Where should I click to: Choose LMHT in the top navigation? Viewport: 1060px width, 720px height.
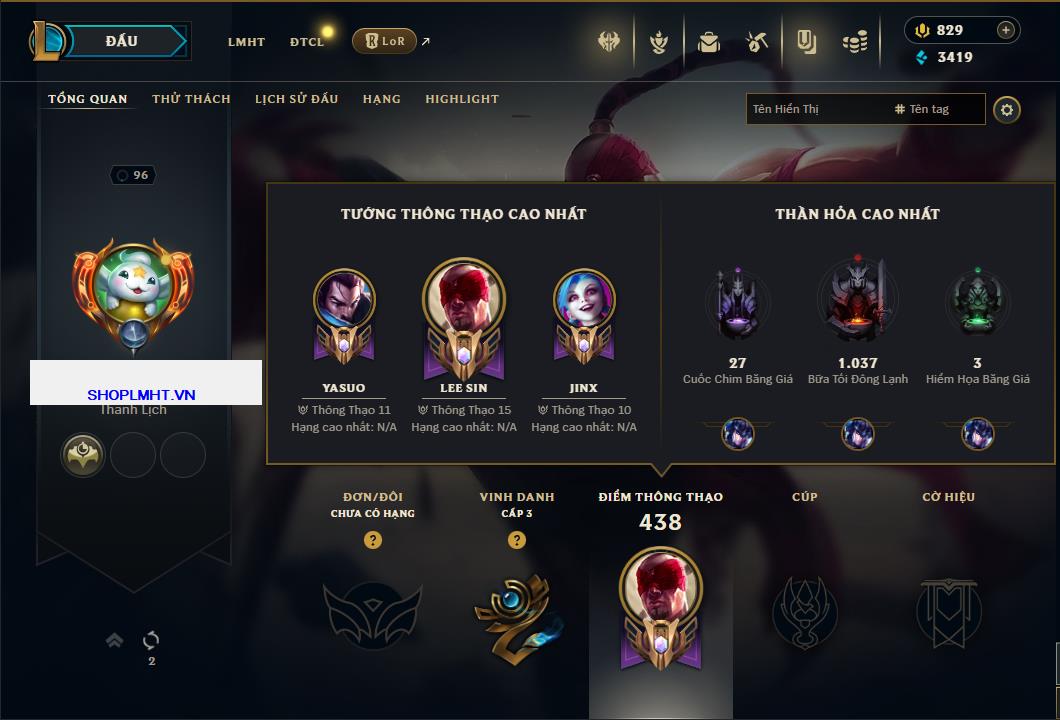[x=246, y=42]
